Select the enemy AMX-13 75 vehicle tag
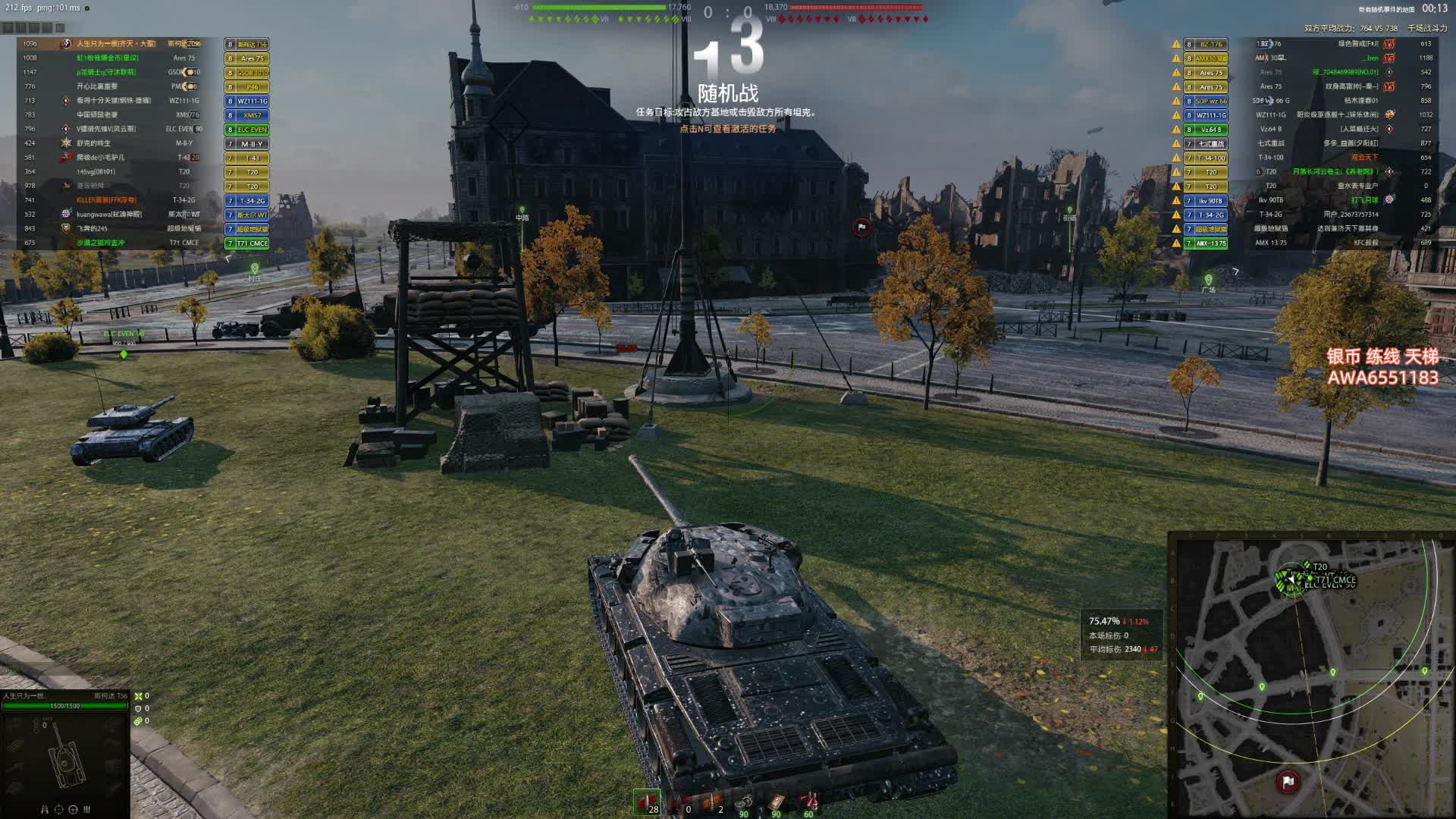This screenshot has width=1456, height=819. (x=1206, y=243)
